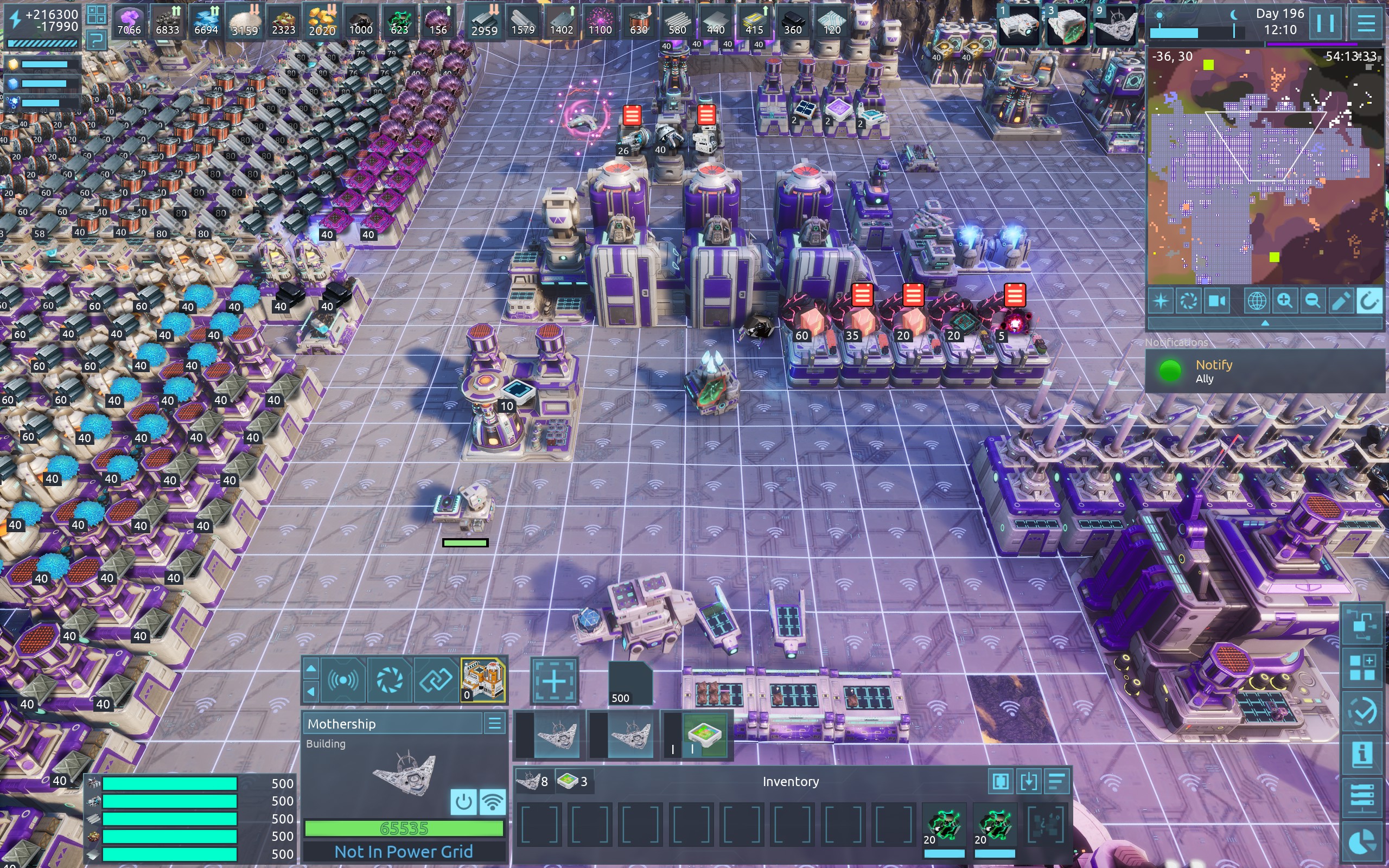Open the pie chart statistics panel
Image resolution: width=1389 pixels, height=868 pixels.
pos(1362,841)
